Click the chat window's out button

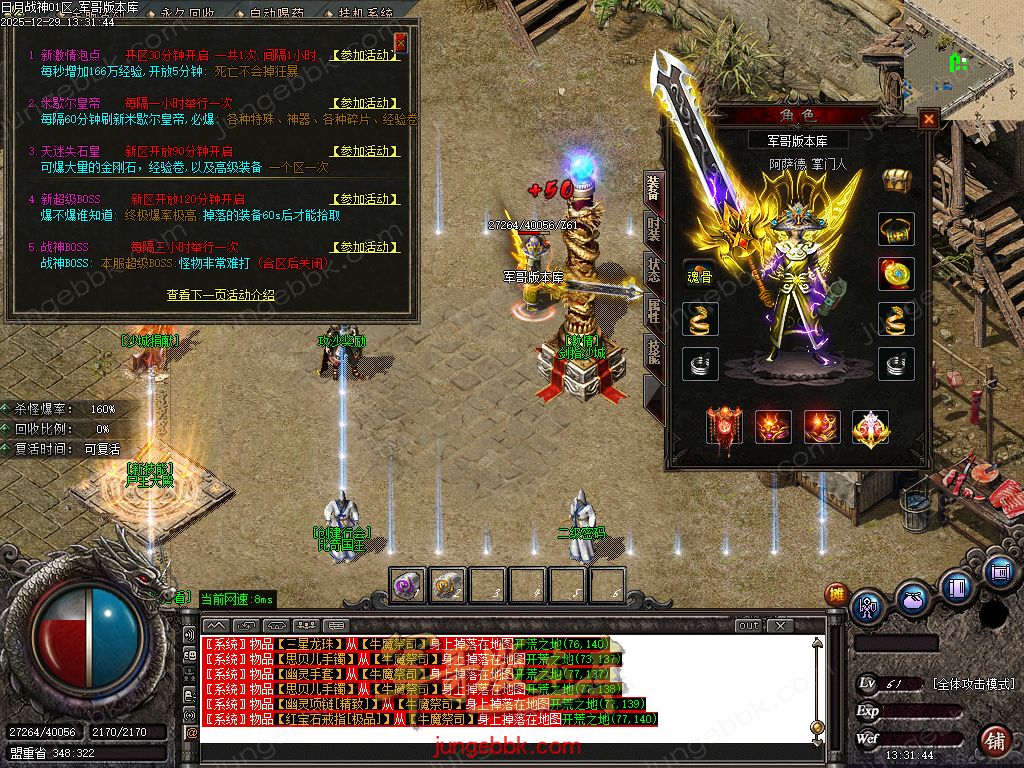point(749,626)
